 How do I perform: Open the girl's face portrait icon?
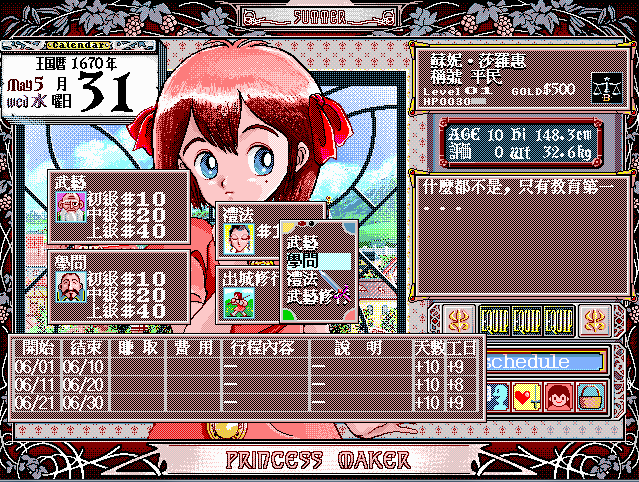pos(559,397)
